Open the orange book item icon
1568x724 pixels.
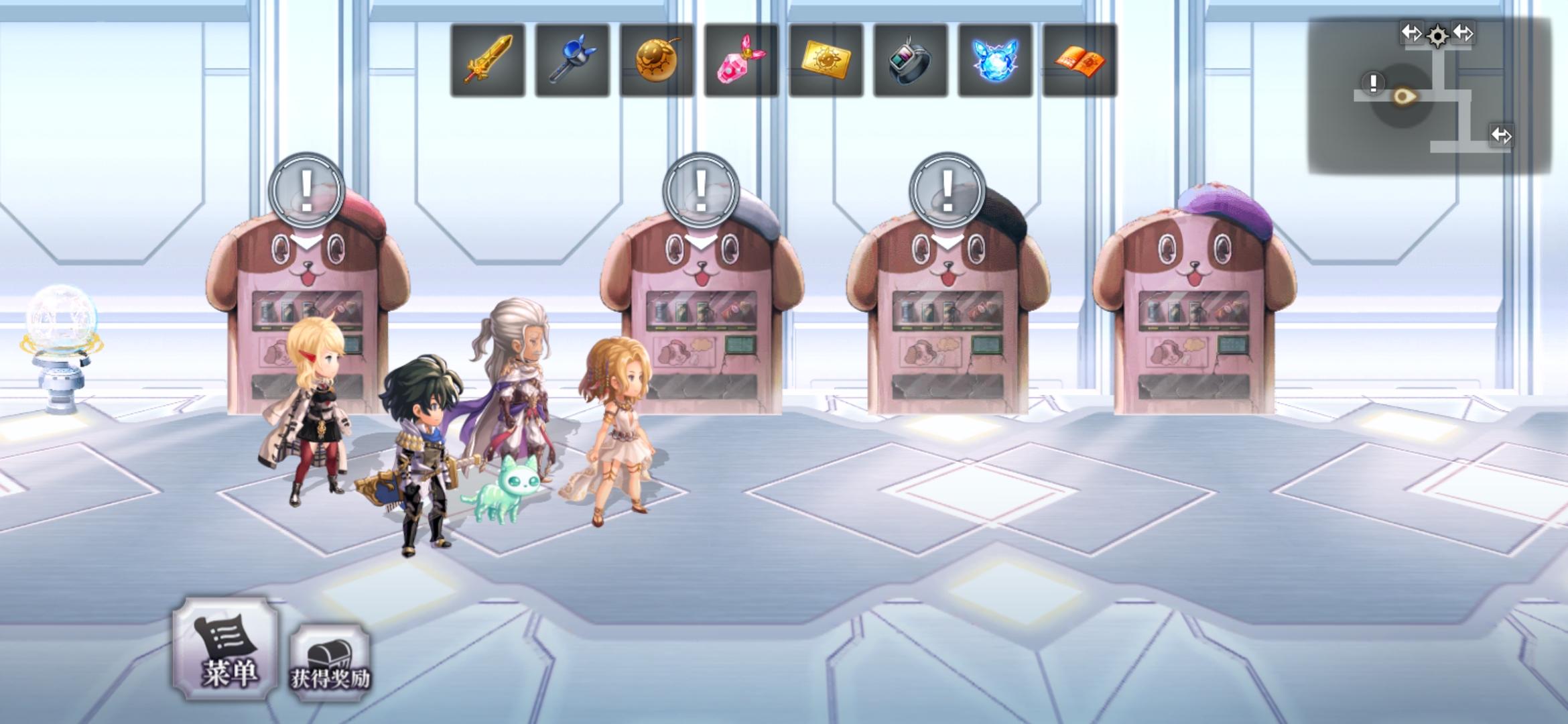click(x=1080, y=59)
